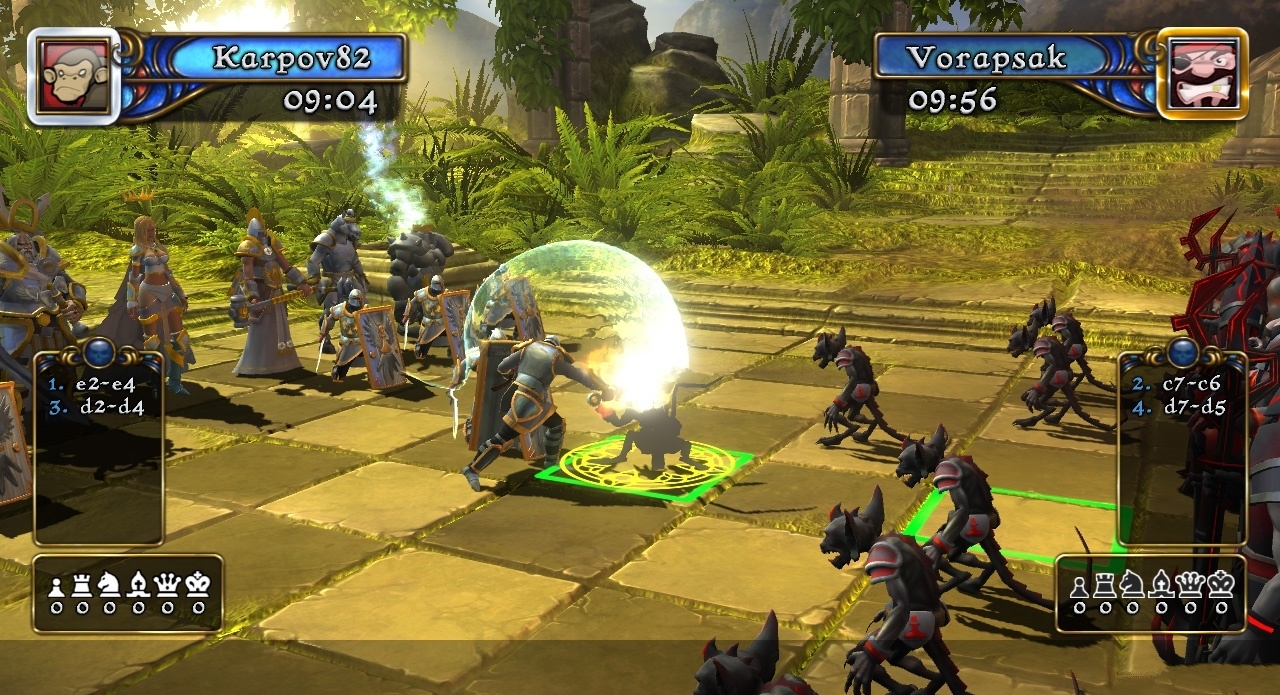Click Vorapsak's pirate avatar portrait

(x=1203, y=75)
